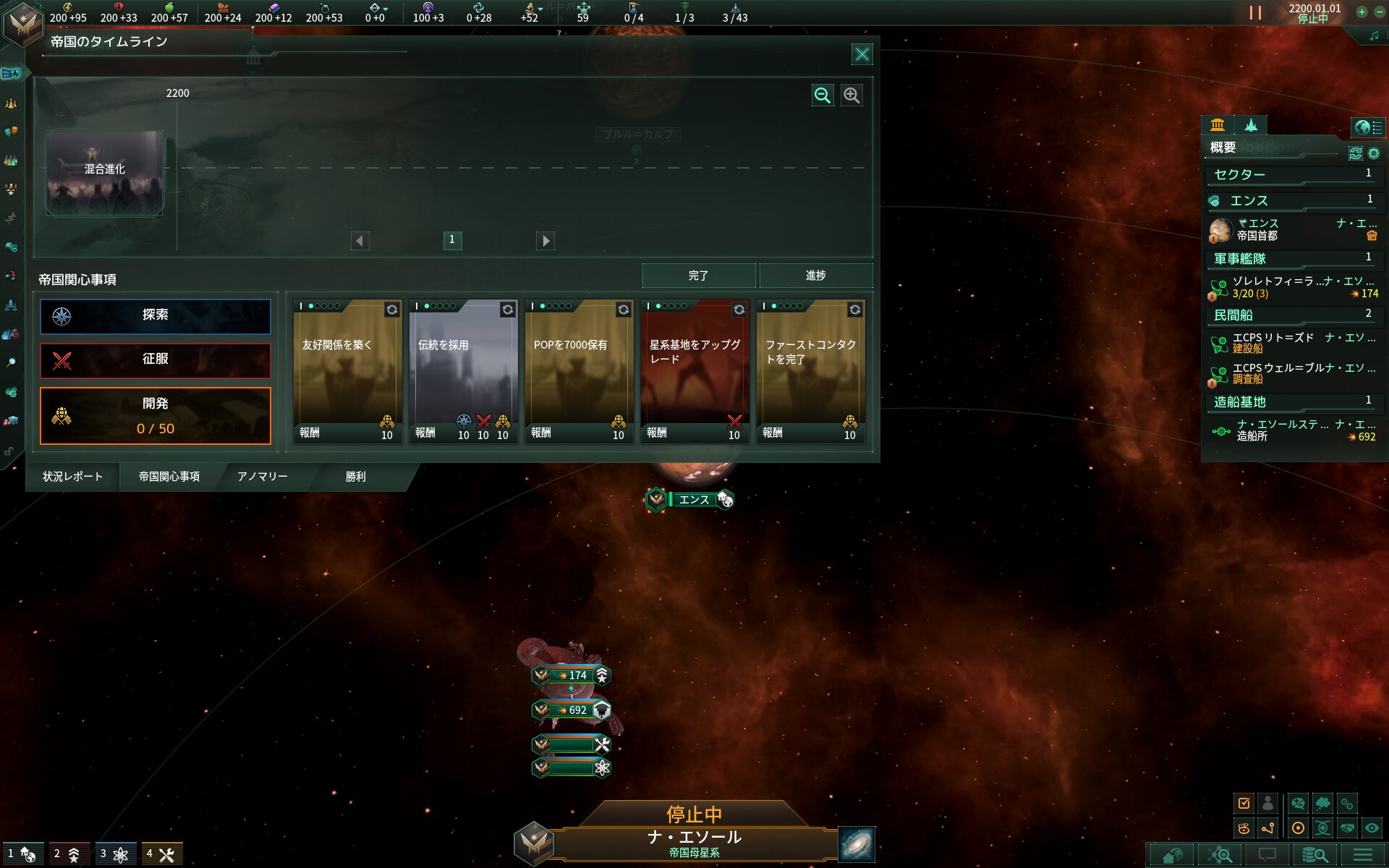The width and height of the screenshot is (1389, 868).
Task: Zoom in the timeline view
Action: (x=851, y=95)
